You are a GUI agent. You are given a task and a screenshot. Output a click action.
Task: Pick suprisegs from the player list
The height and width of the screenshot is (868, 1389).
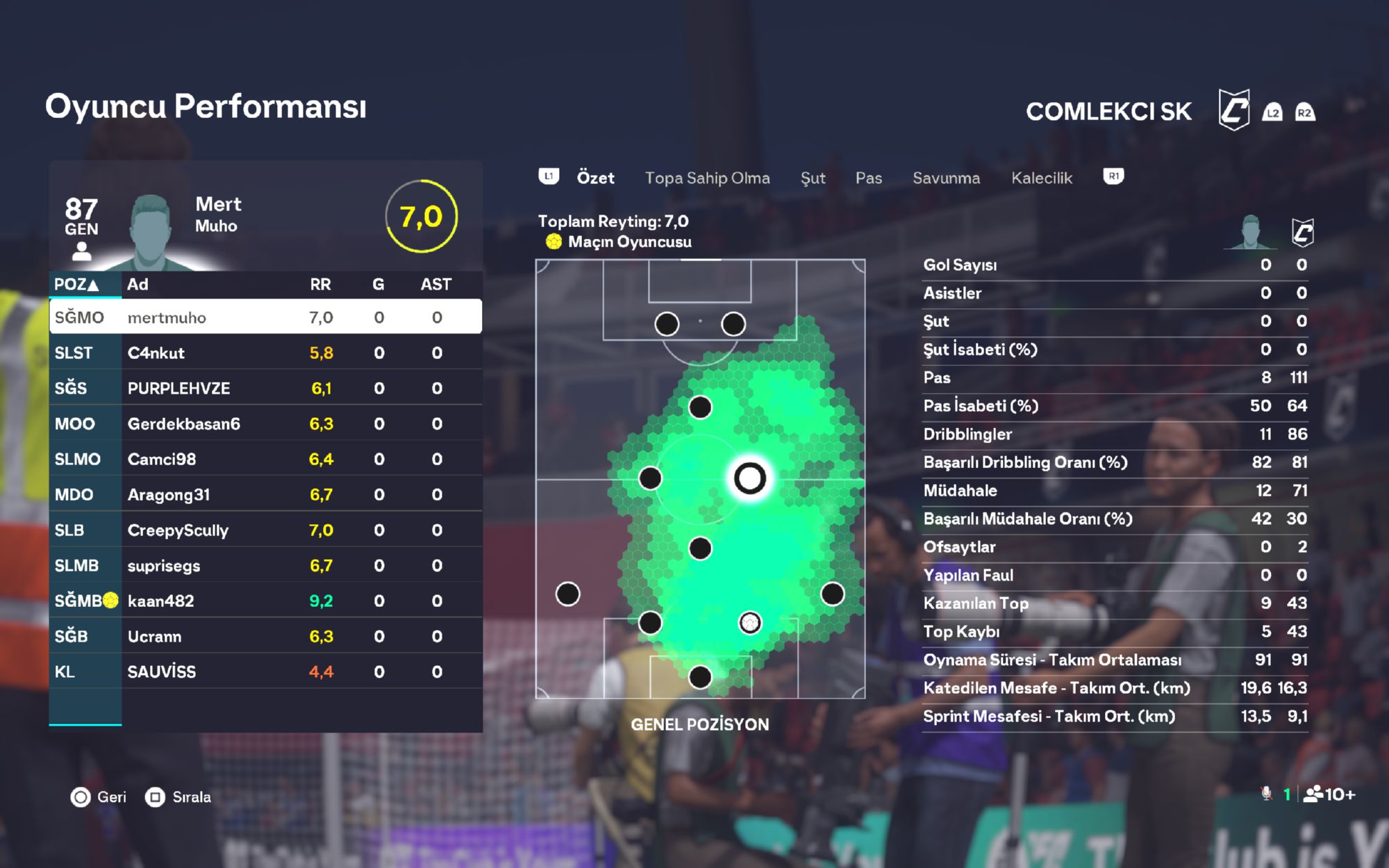[265, 565]
